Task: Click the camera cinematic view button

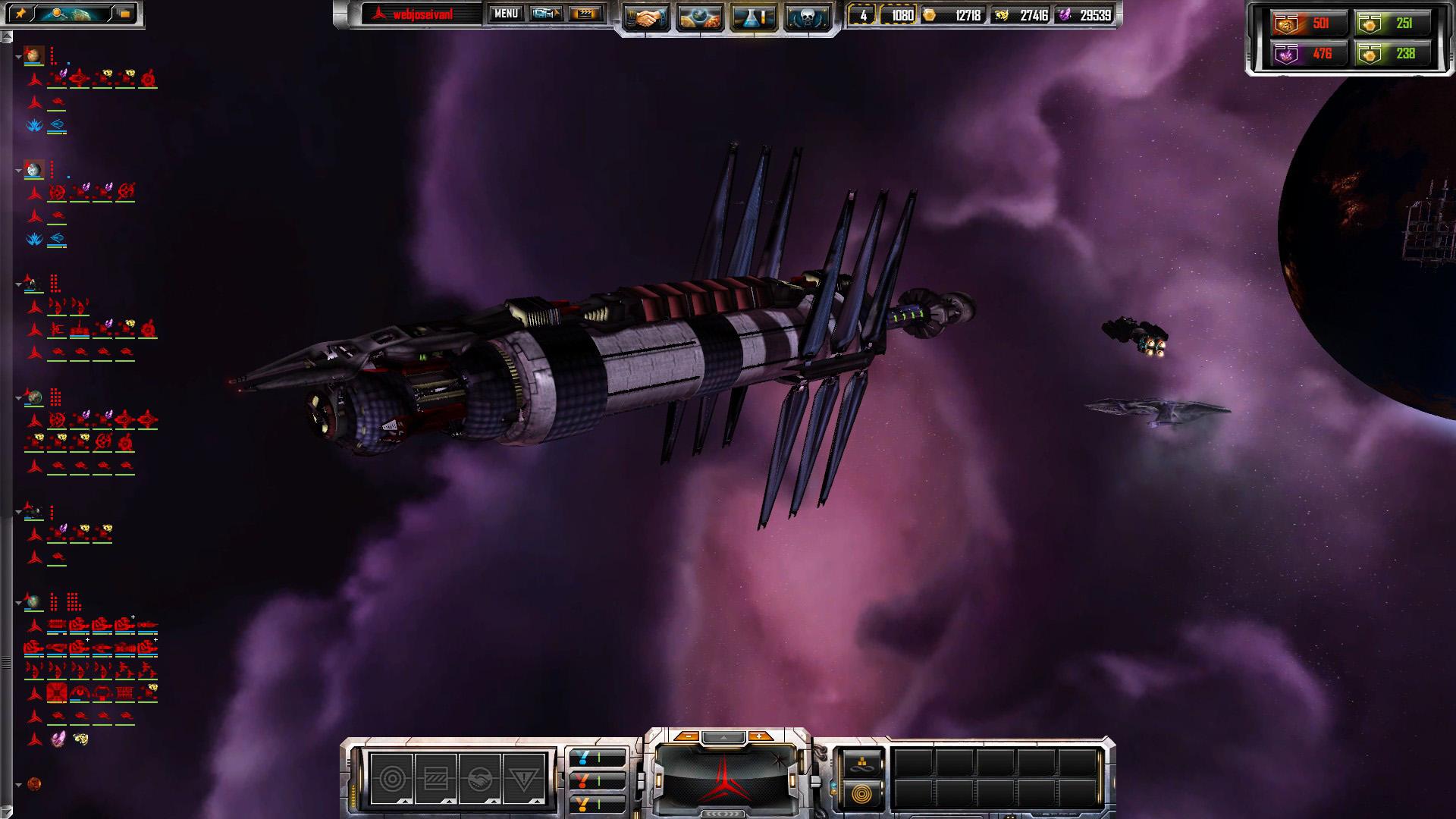Action: click(x=546, y=14)
